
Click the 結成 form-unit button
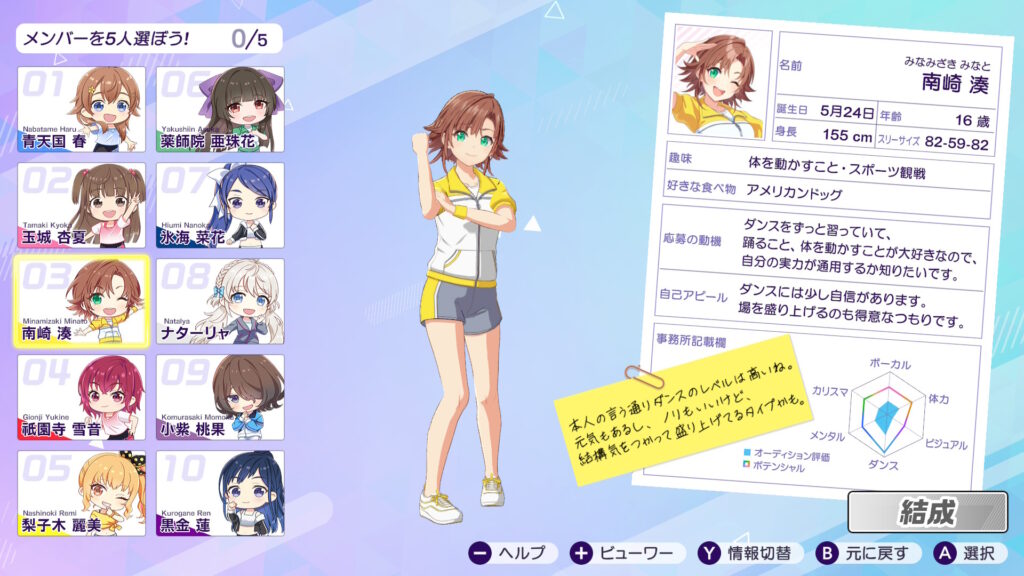point(926,512)
